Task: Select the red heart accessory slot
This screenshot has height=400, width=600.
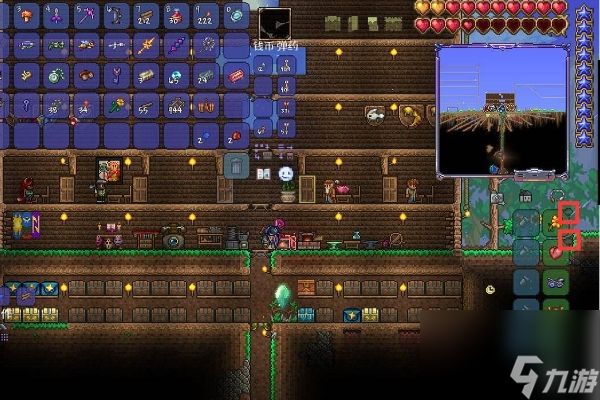Action: point(555,252)
